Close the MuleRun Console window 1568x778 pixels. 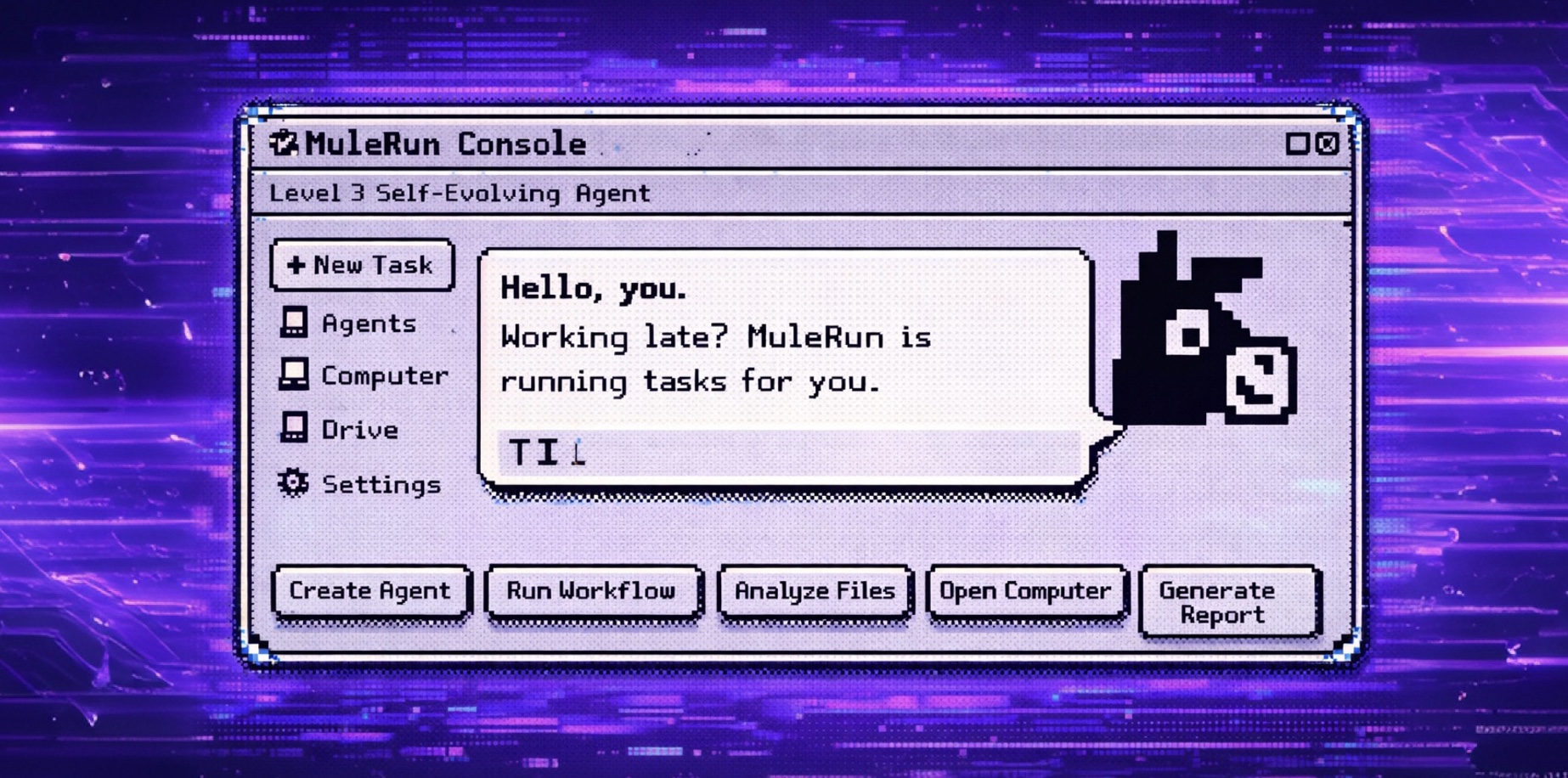(1328, 144)
